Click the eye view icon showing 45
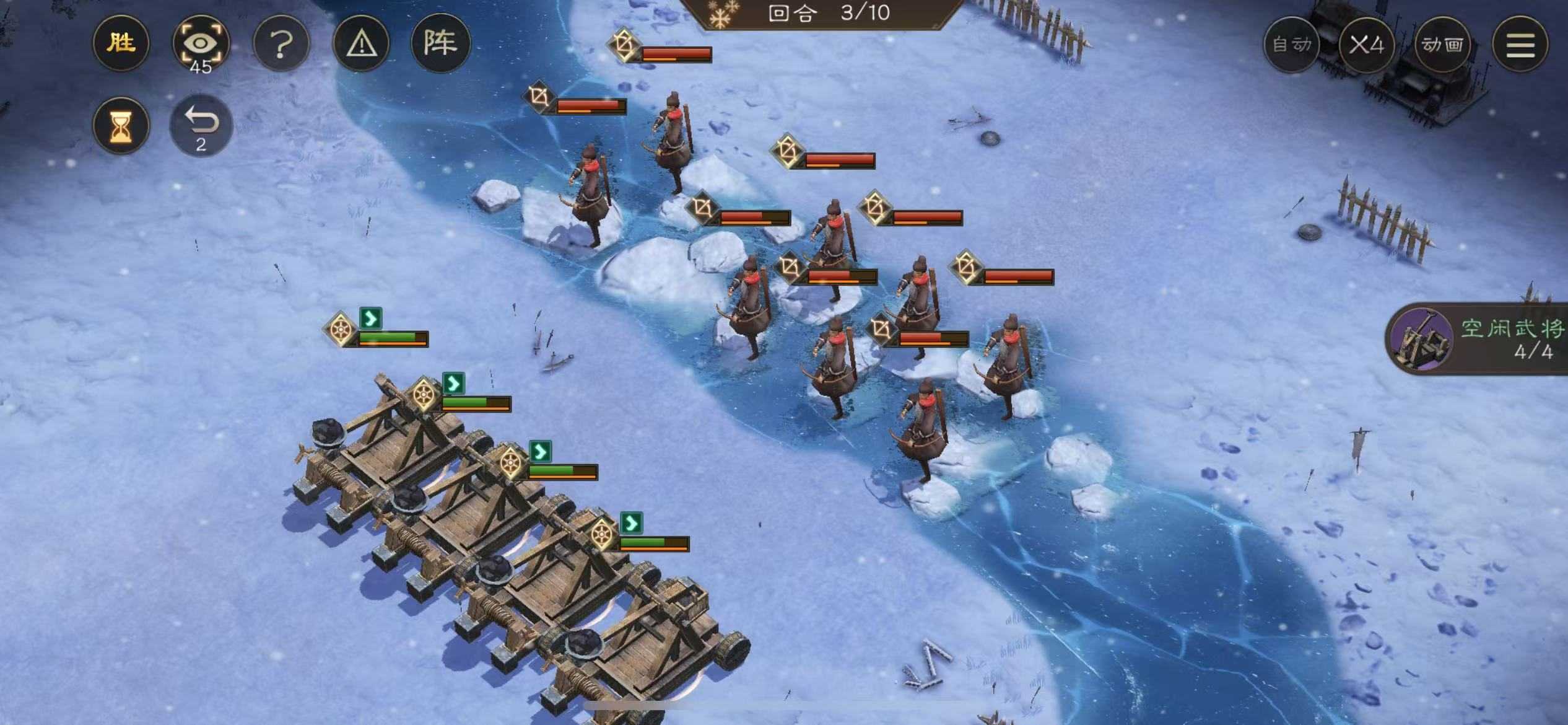Image resolution: width=1568 pixels, height=725 pixels. pos(201,42)
